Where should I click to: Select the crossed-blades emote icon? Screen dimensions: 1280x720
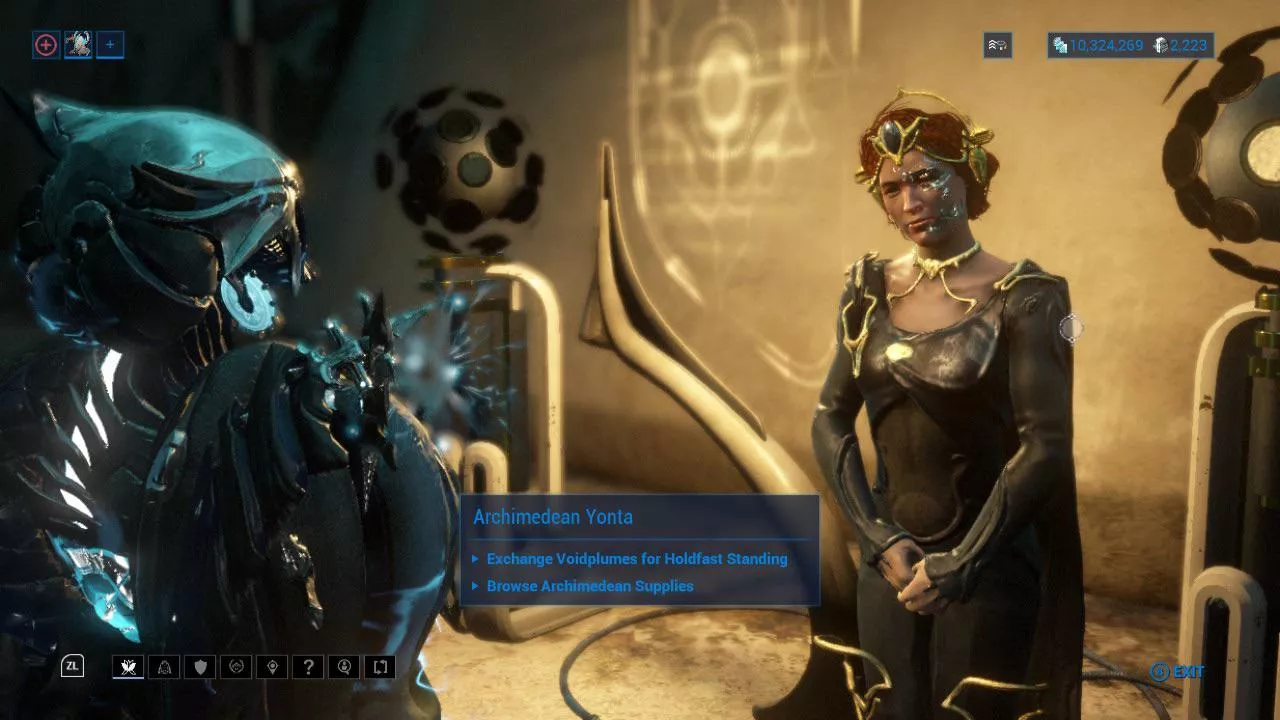click(129, 667)
